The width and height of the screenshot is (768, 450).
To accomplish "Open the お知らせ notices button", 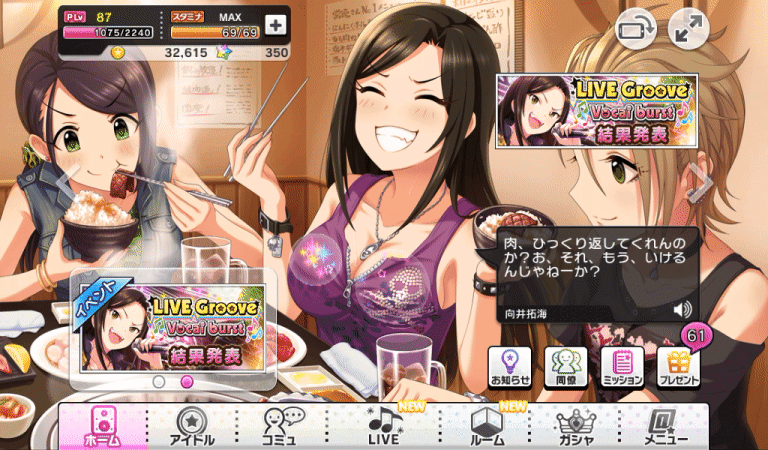I will pos(510,368).
